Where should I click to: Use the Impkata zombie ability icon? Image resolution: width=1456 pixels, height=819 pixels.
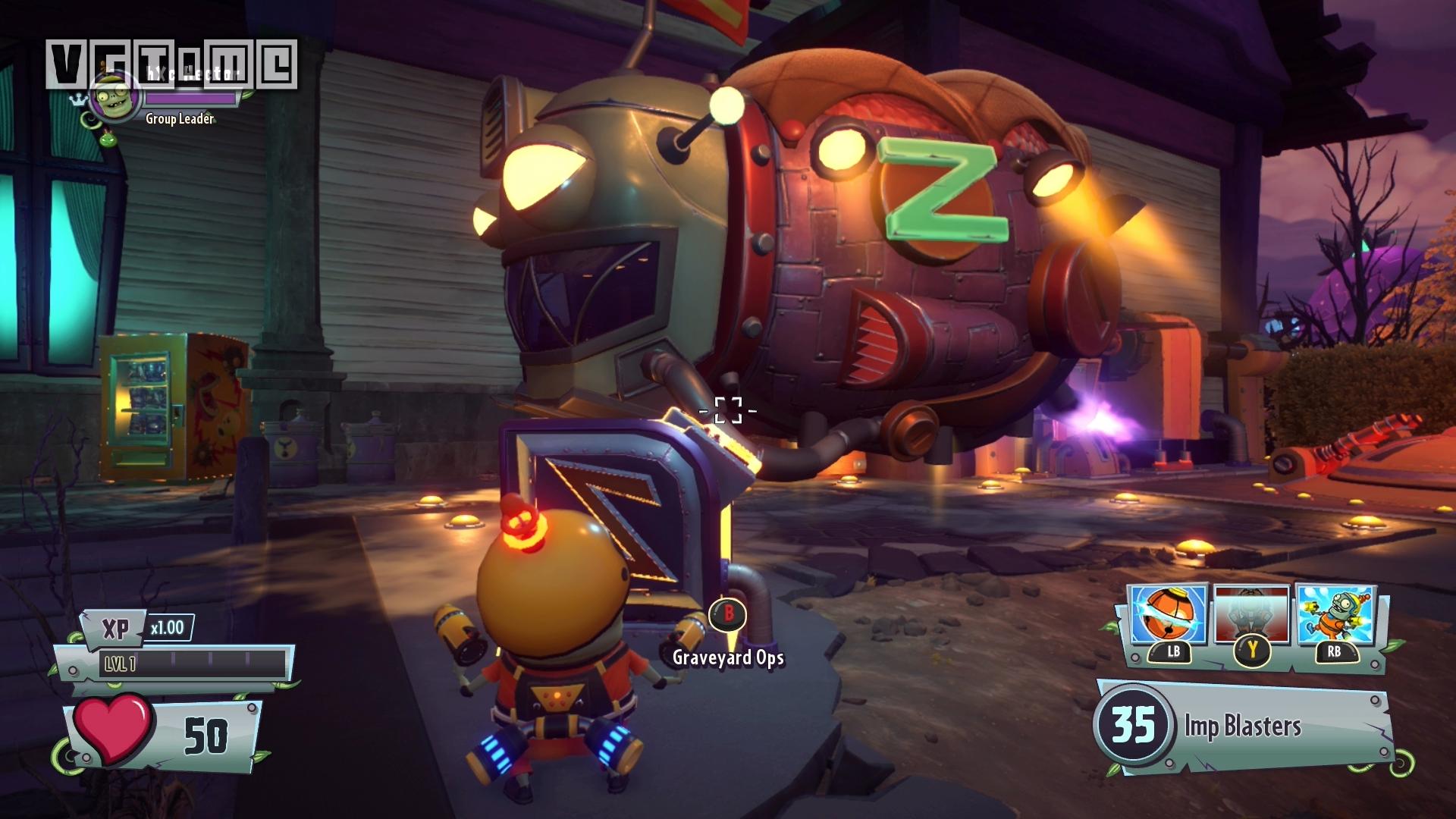point(1335,614)
